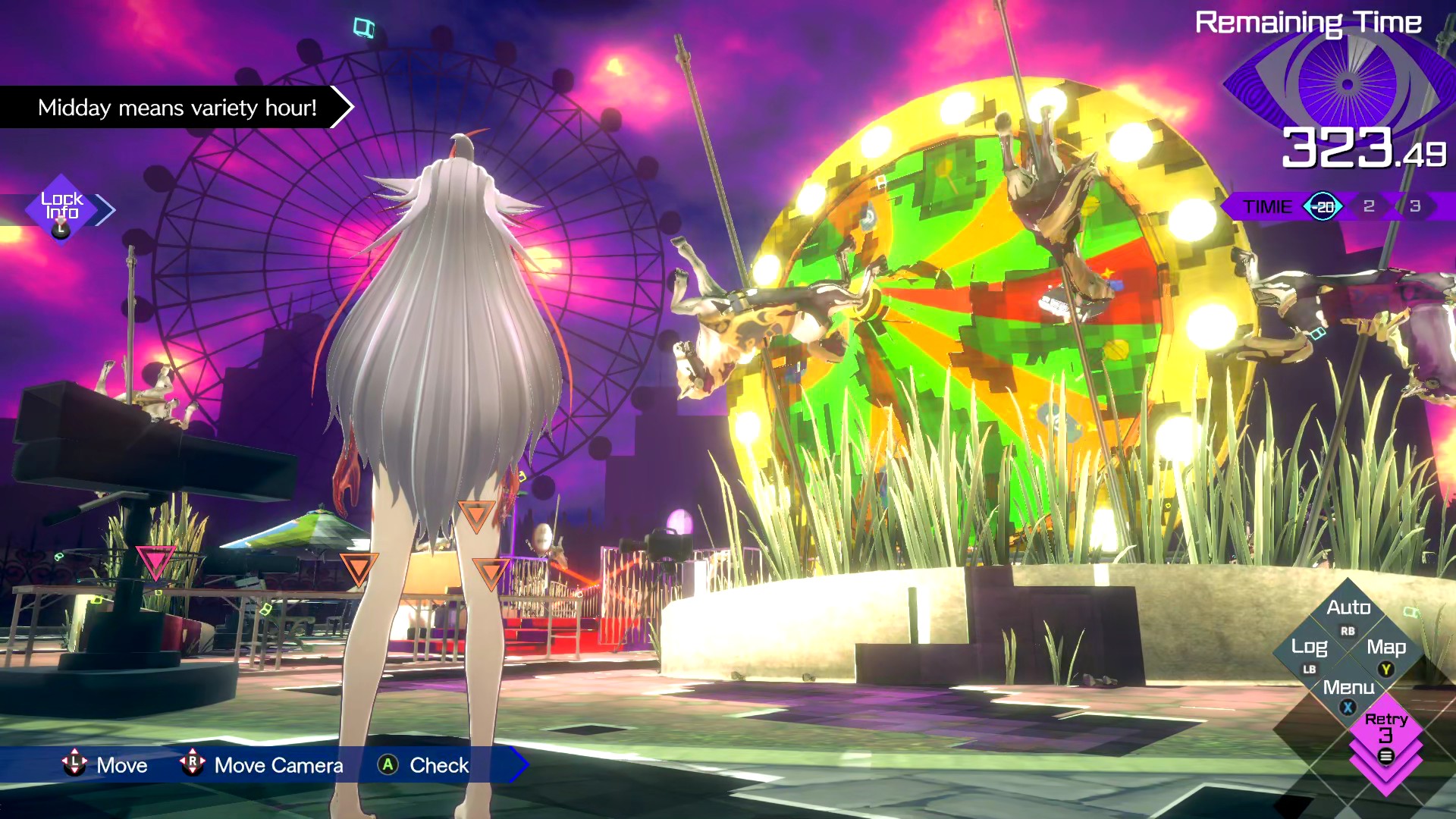Open the conversation Log
Screen dimensions: 1456x819
coord(1310,648)
